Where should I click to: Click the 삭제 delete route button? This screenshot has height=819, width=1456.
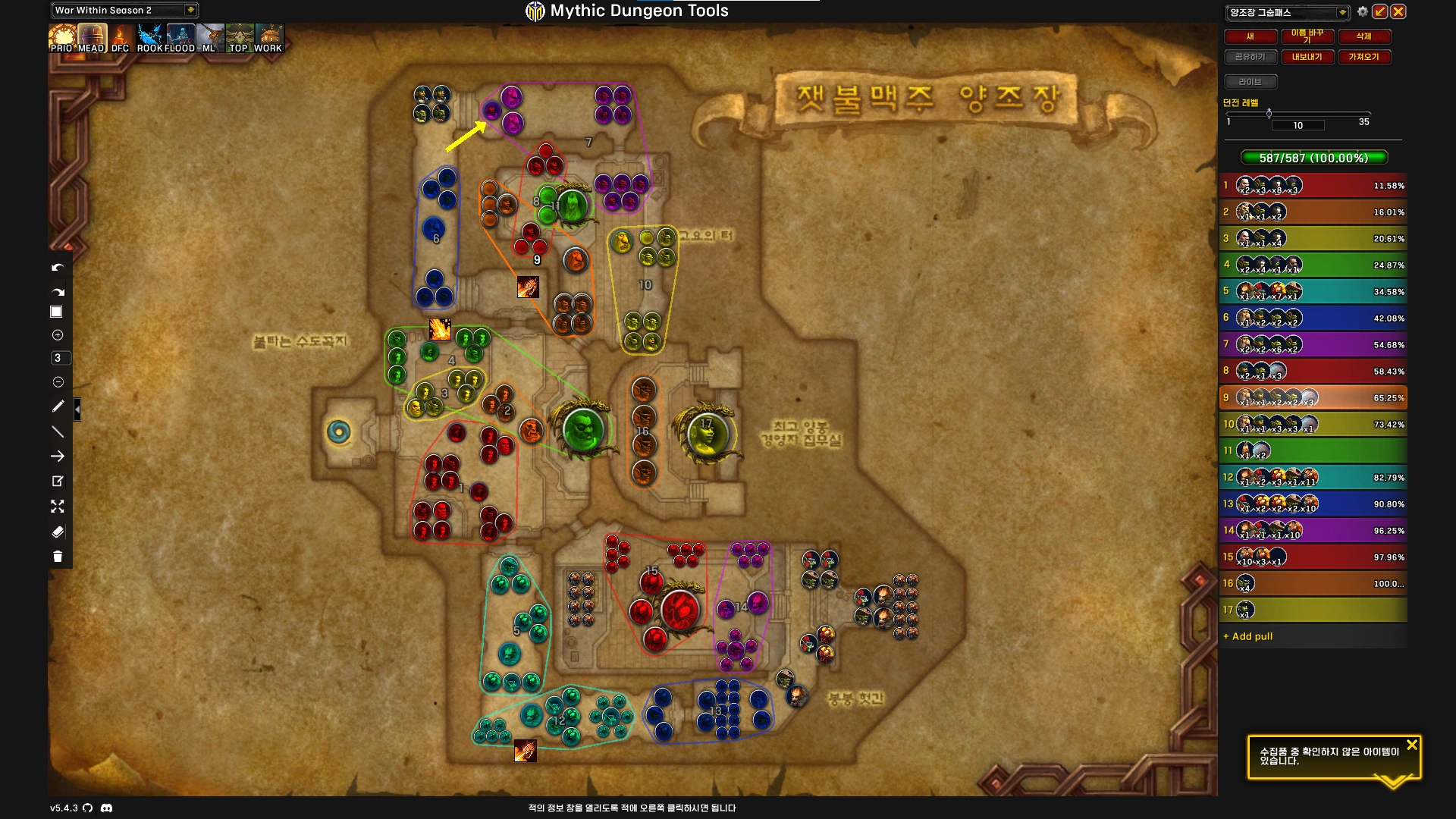point(1363,36)
